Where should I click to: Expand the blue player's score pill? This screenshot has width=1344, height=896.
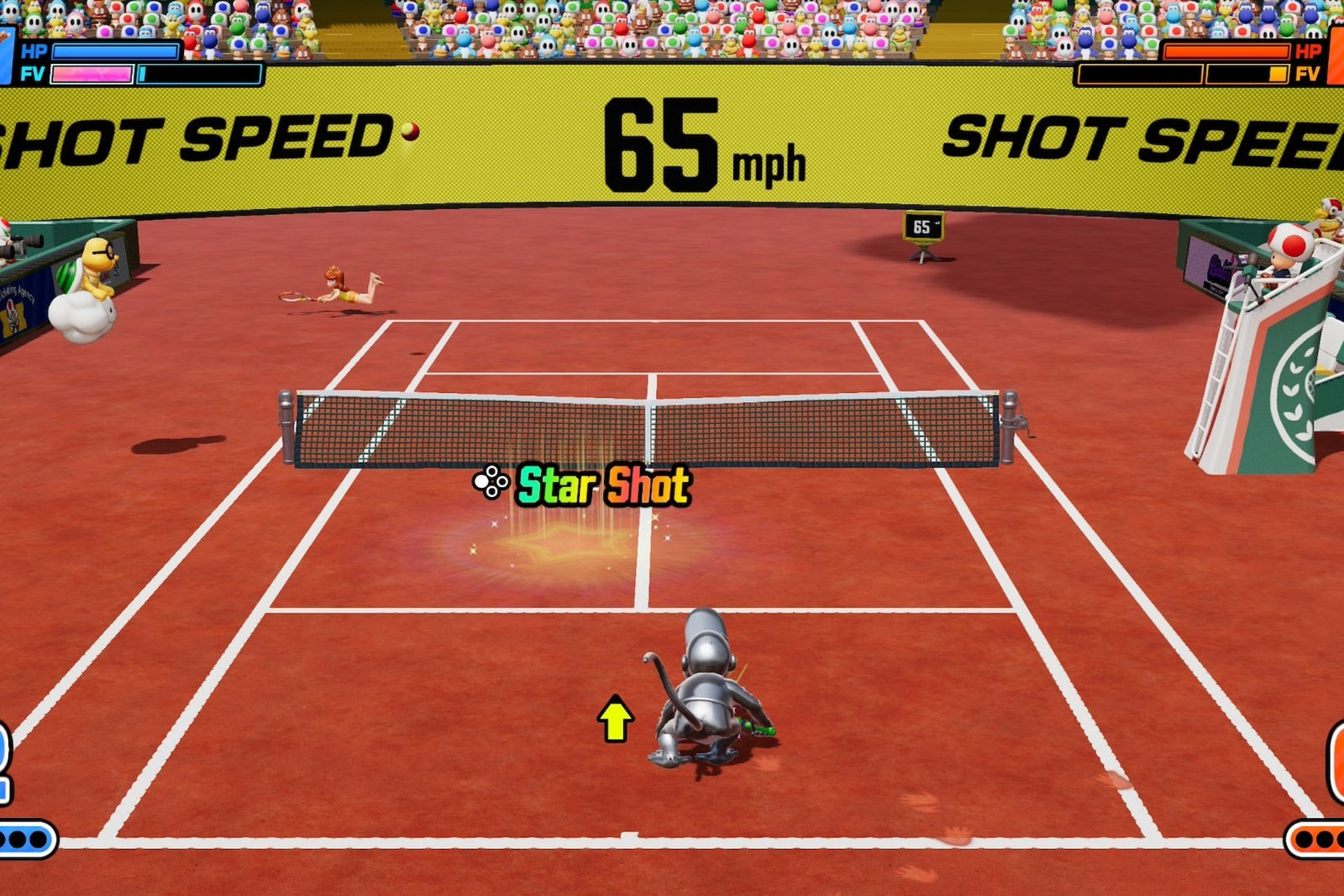(x=8, y=757)
